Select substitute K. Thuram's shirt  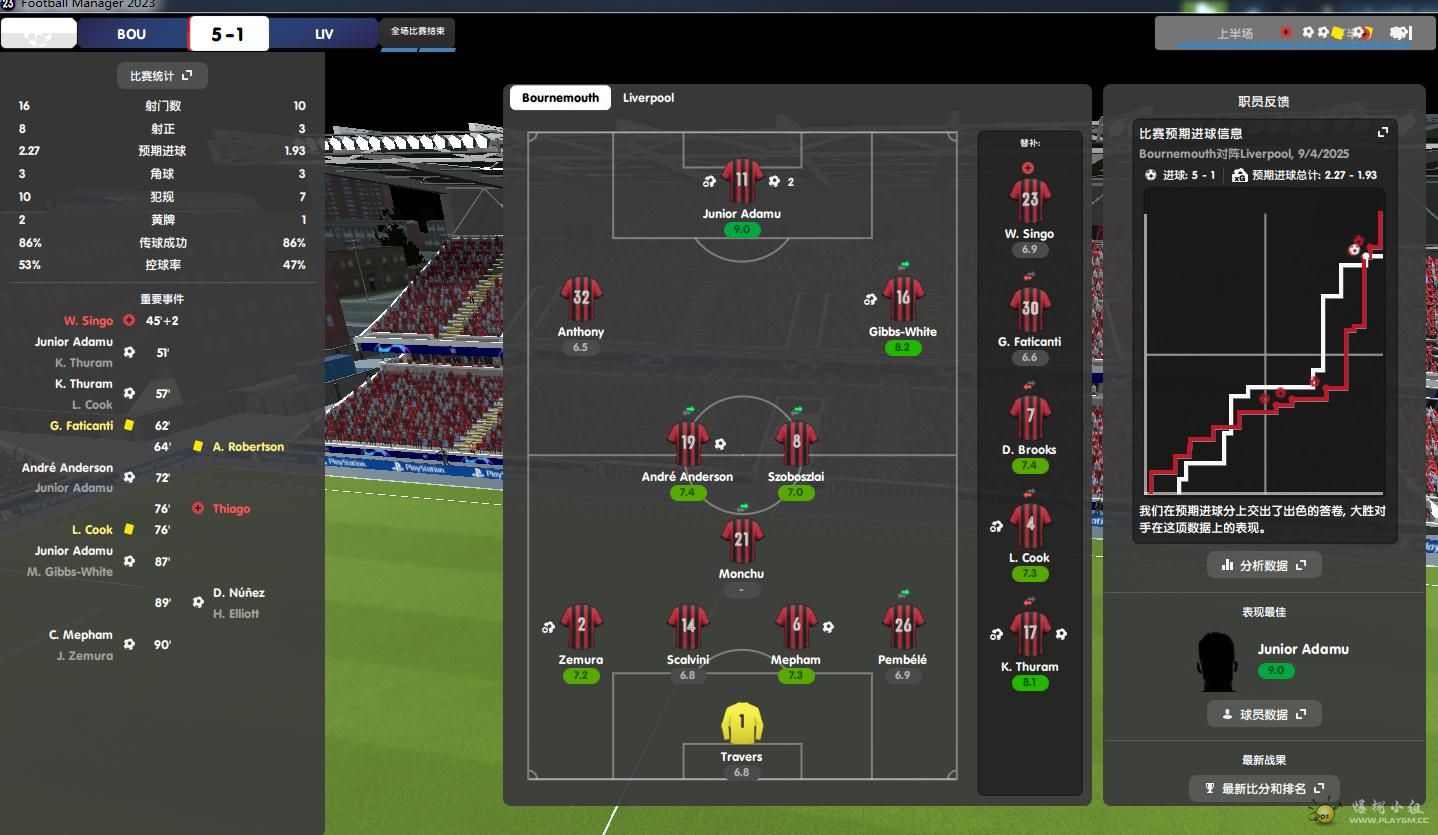click(x=1029, y=634)
